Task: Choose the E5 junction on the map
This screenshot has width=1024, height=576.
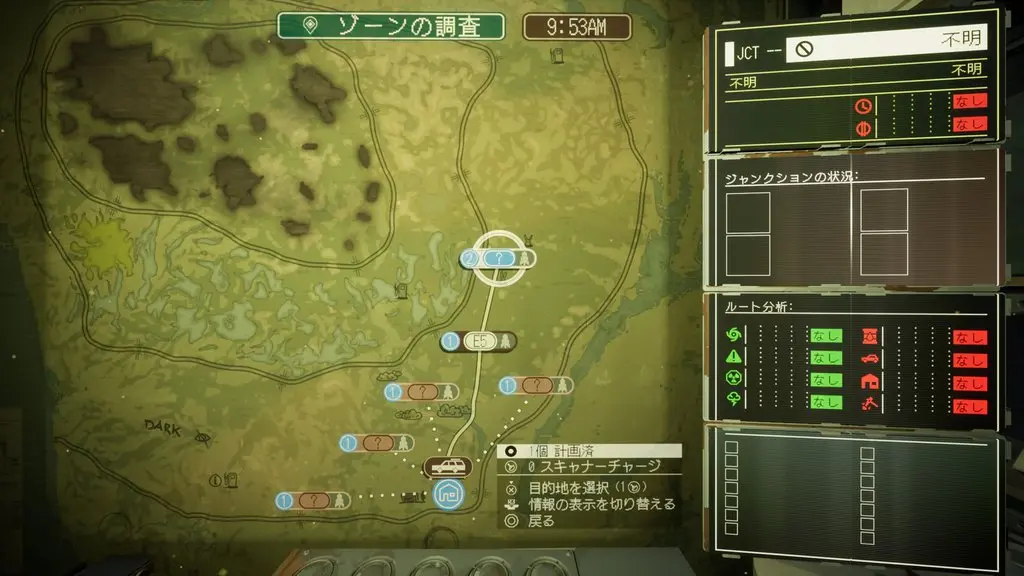Action: point(480,342)
